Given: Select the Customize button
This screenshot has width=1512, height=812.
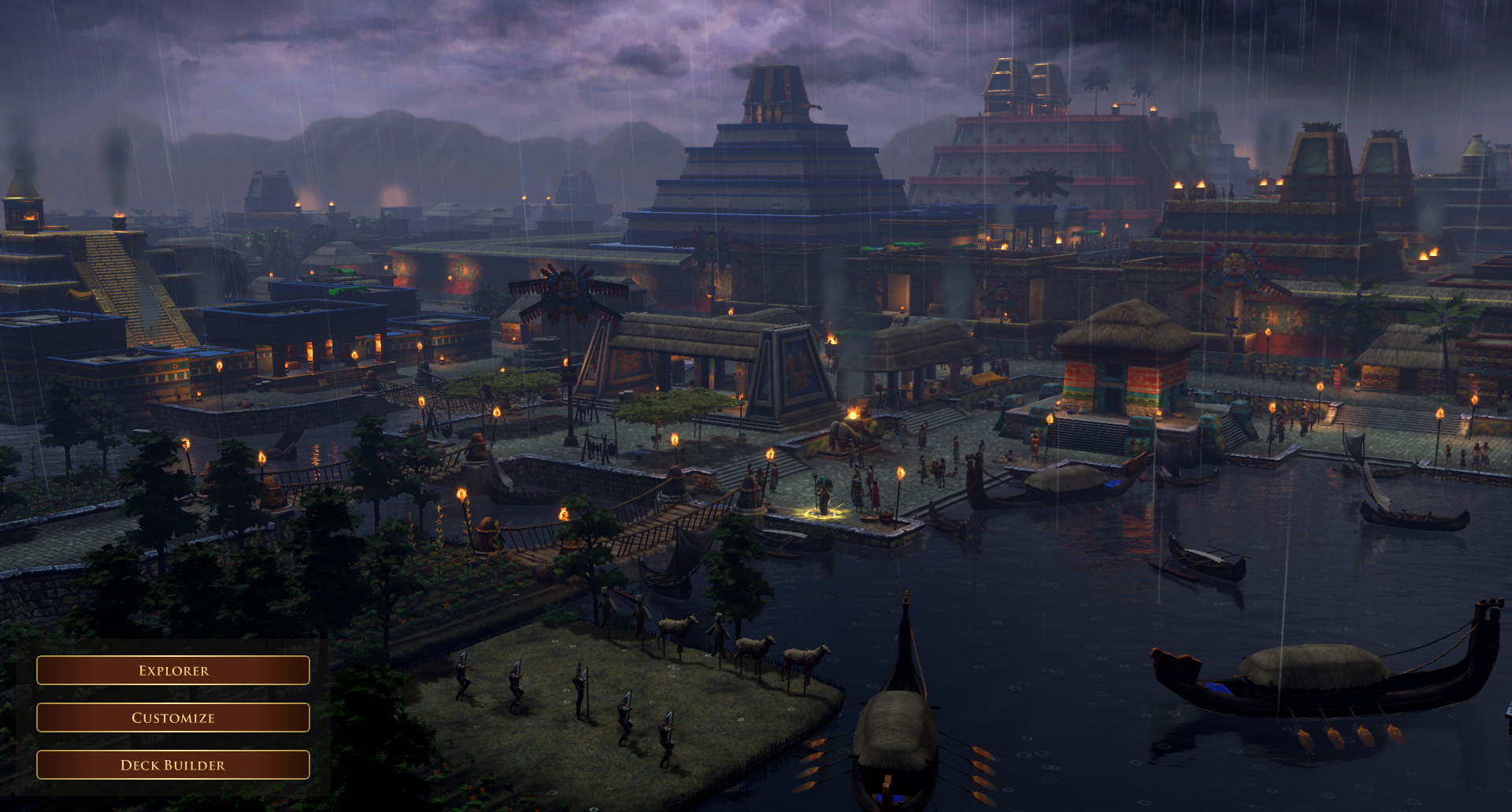Looking at the screenshot, I should tap(173, 717).
